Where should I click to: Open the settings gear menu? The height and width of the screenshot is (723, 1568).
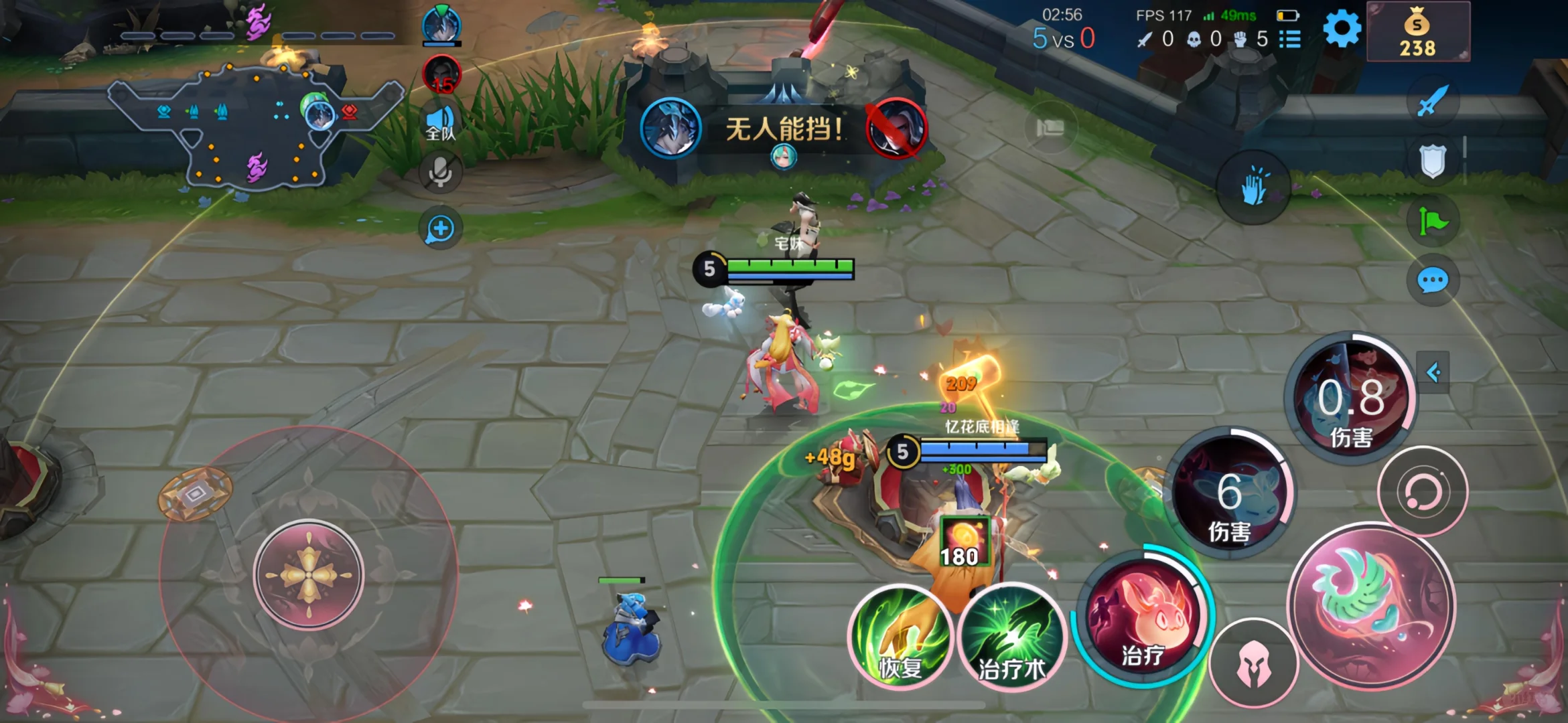point(1342,30)
